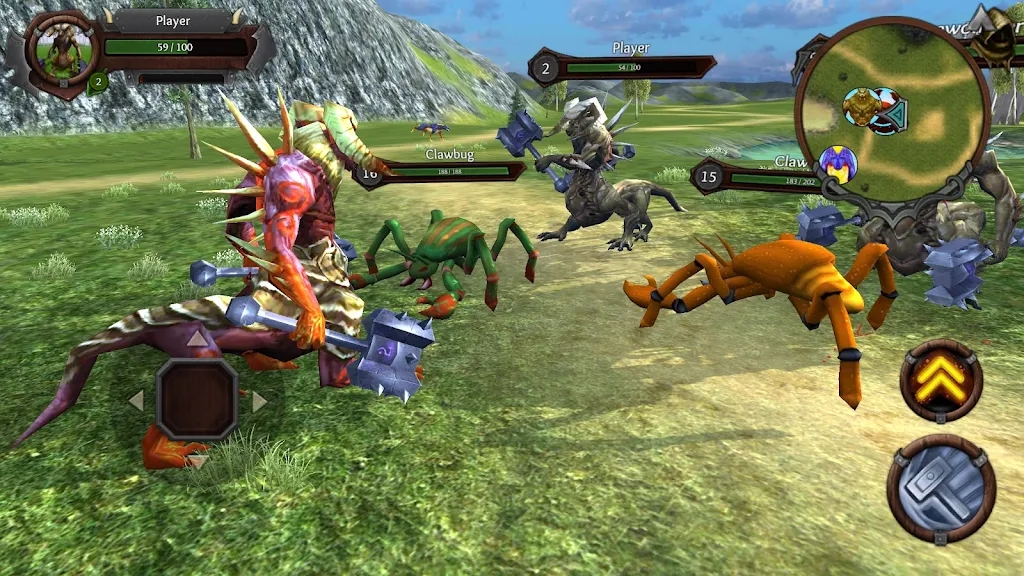Tap the hammer attack button
The width and height of the screenshot is (1024, 576).
940,488
